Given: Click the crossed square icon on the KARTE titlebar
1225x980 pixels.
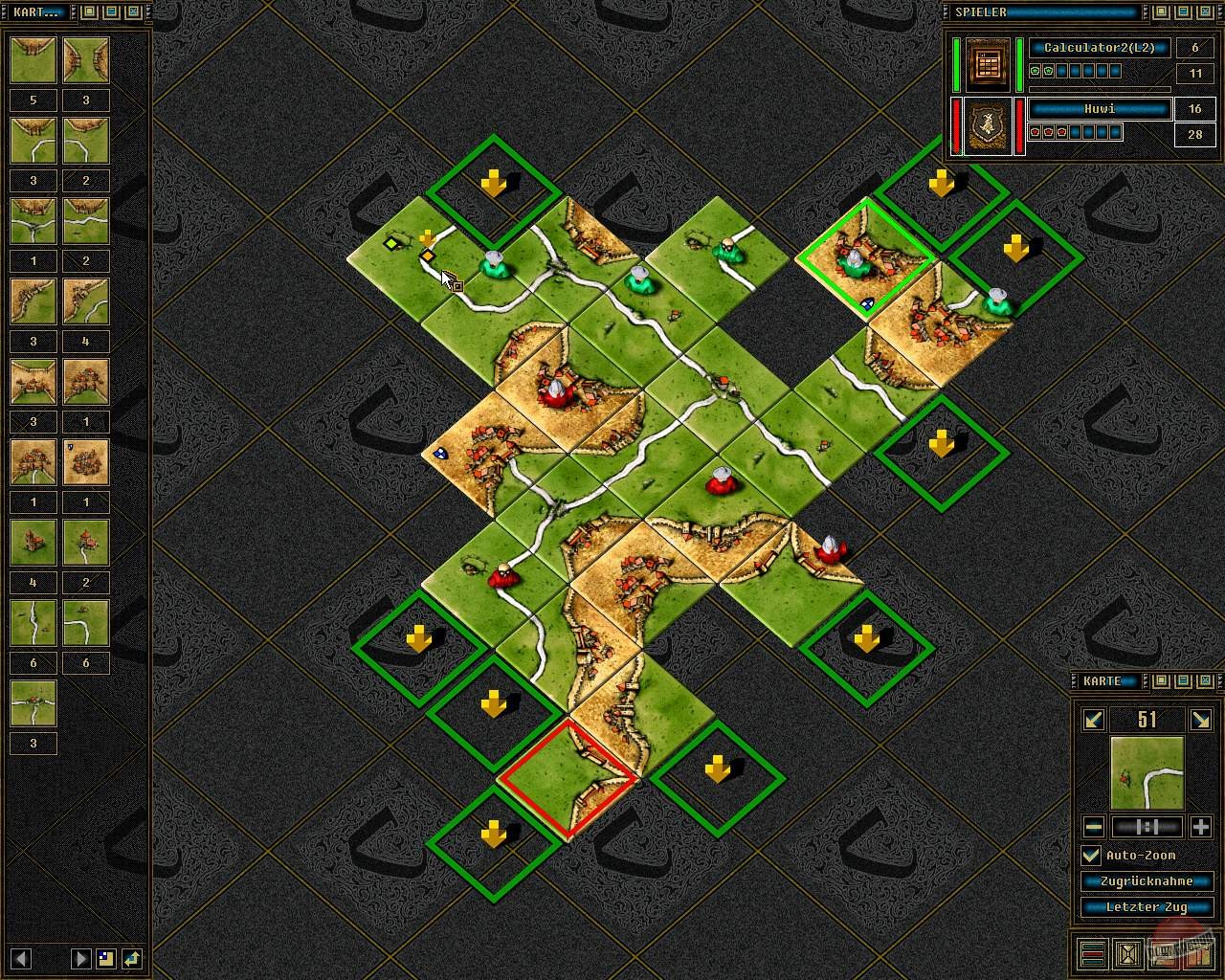Looking at the screenshot, I should tap(1205, 681).
